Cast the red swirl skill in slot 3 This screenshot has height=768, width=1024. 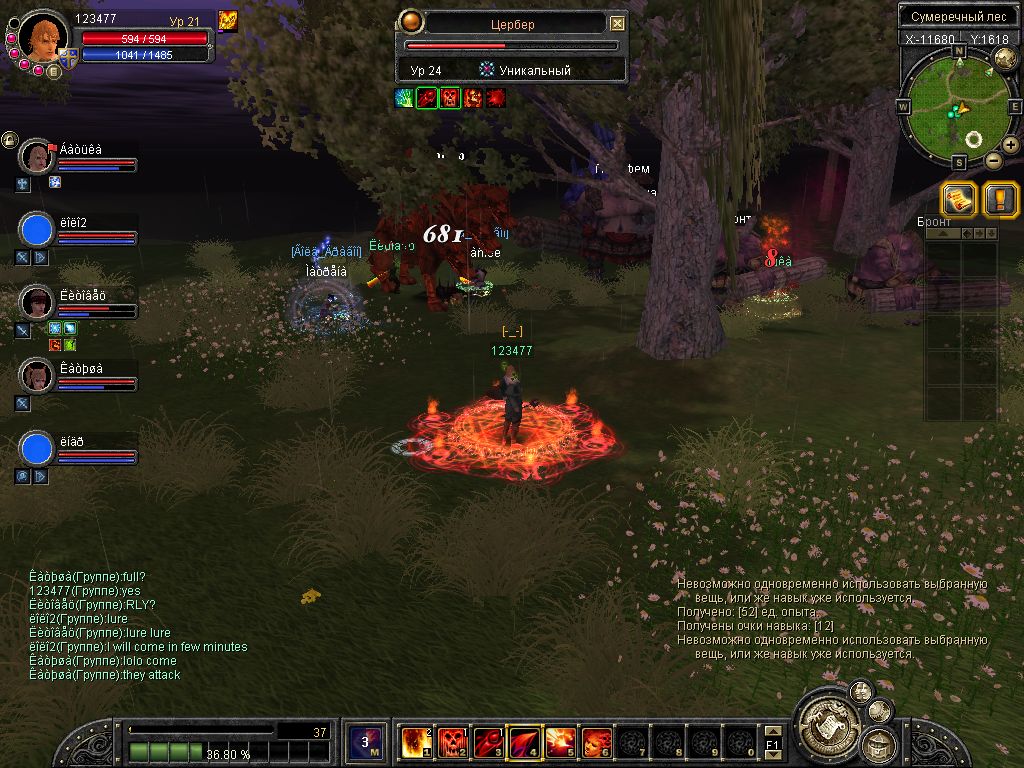pos(487,742)
